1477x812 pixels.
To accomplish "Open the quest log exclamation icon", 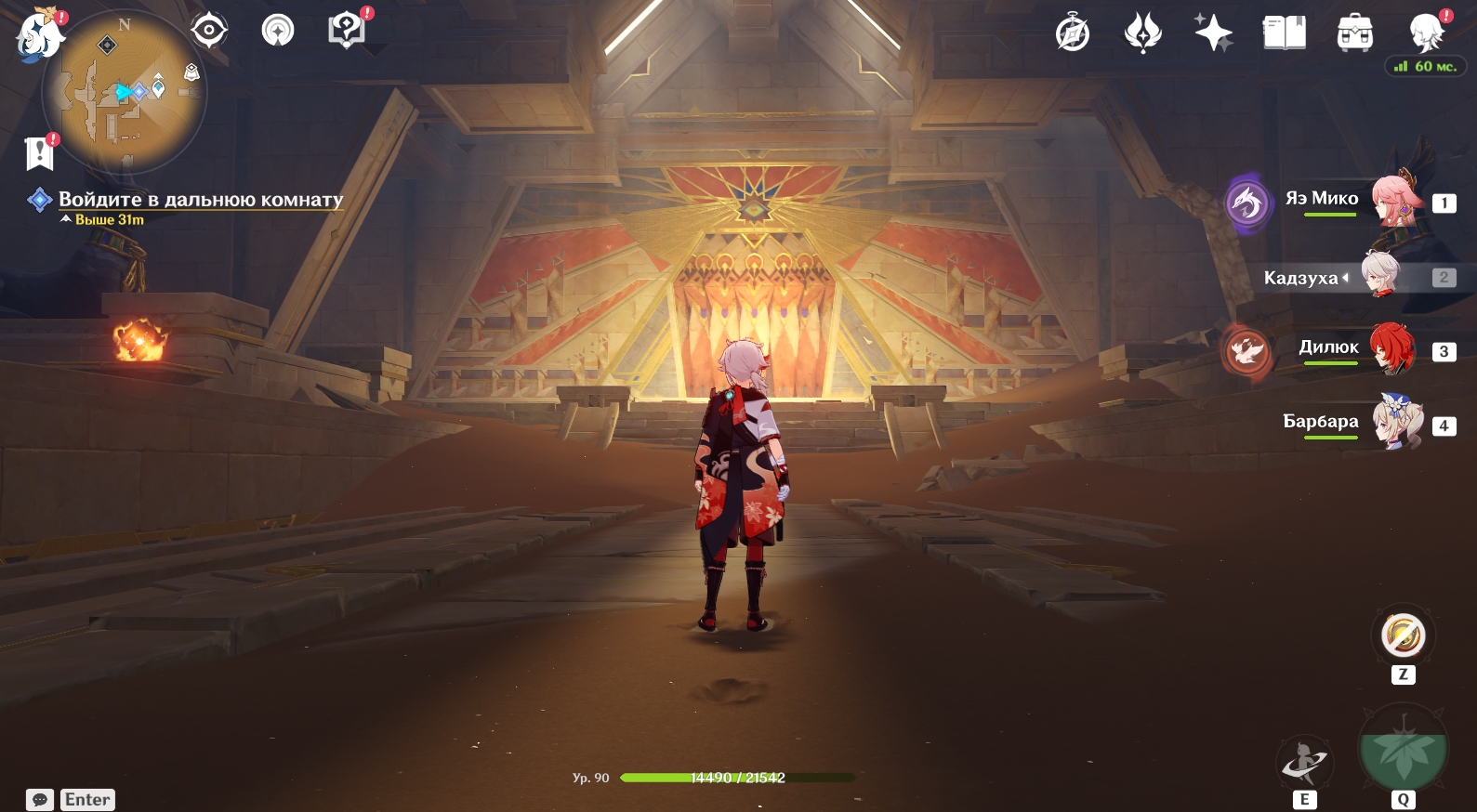I will tap(40, 153).
